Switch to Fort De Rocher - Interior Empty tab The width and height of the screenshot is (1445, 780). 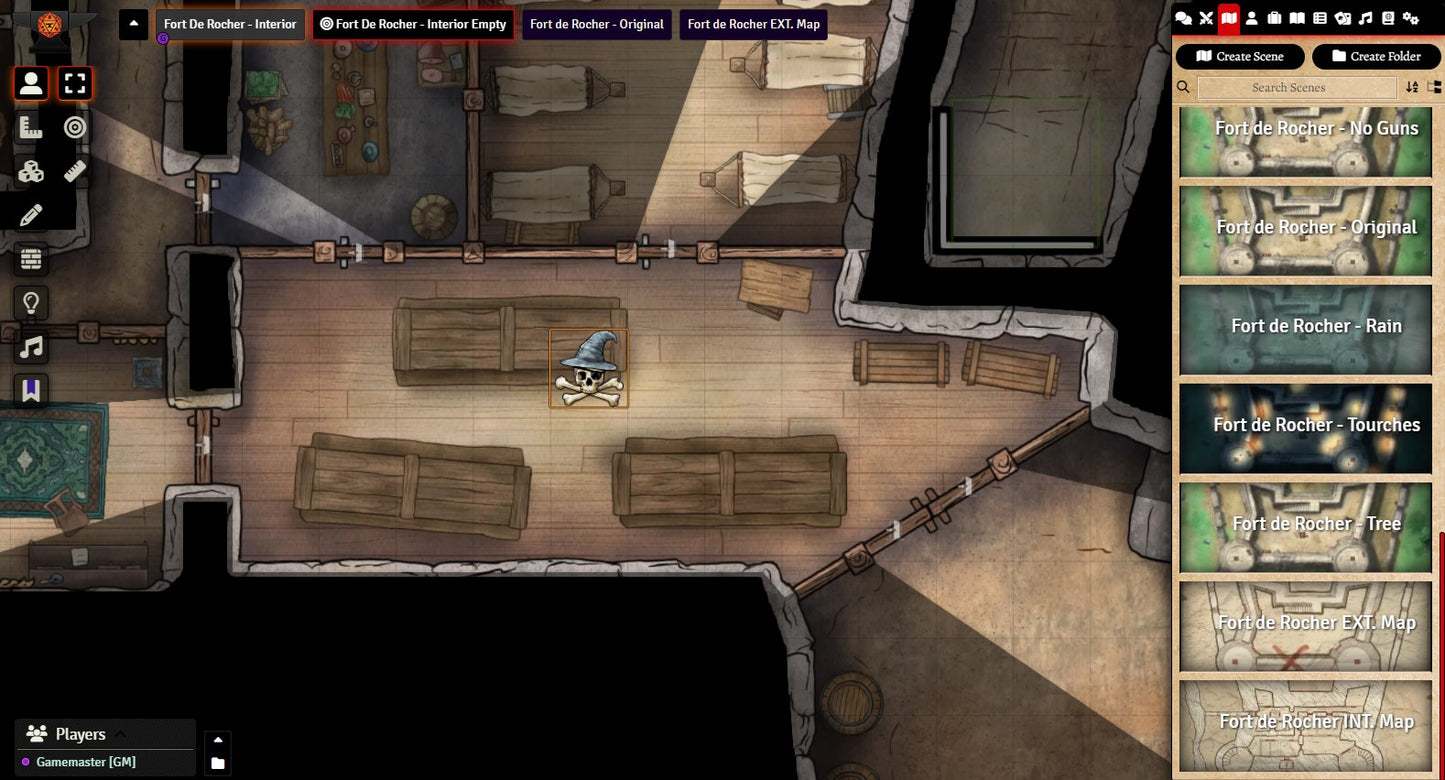tap(413, 24)
